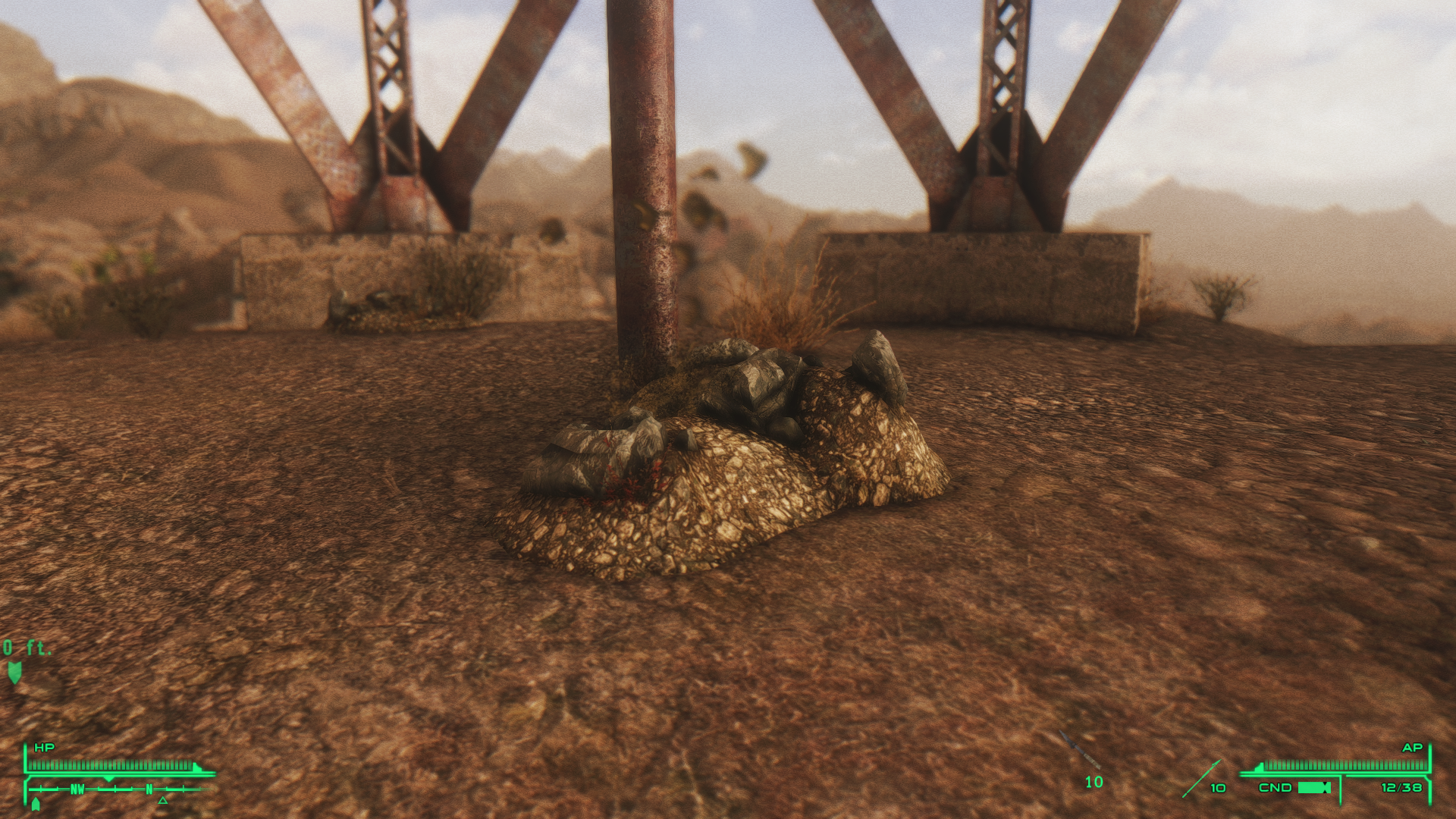Click the condition bar segment next to CND
This screenshot has height=819, width=1456.
coord(1314,788)
